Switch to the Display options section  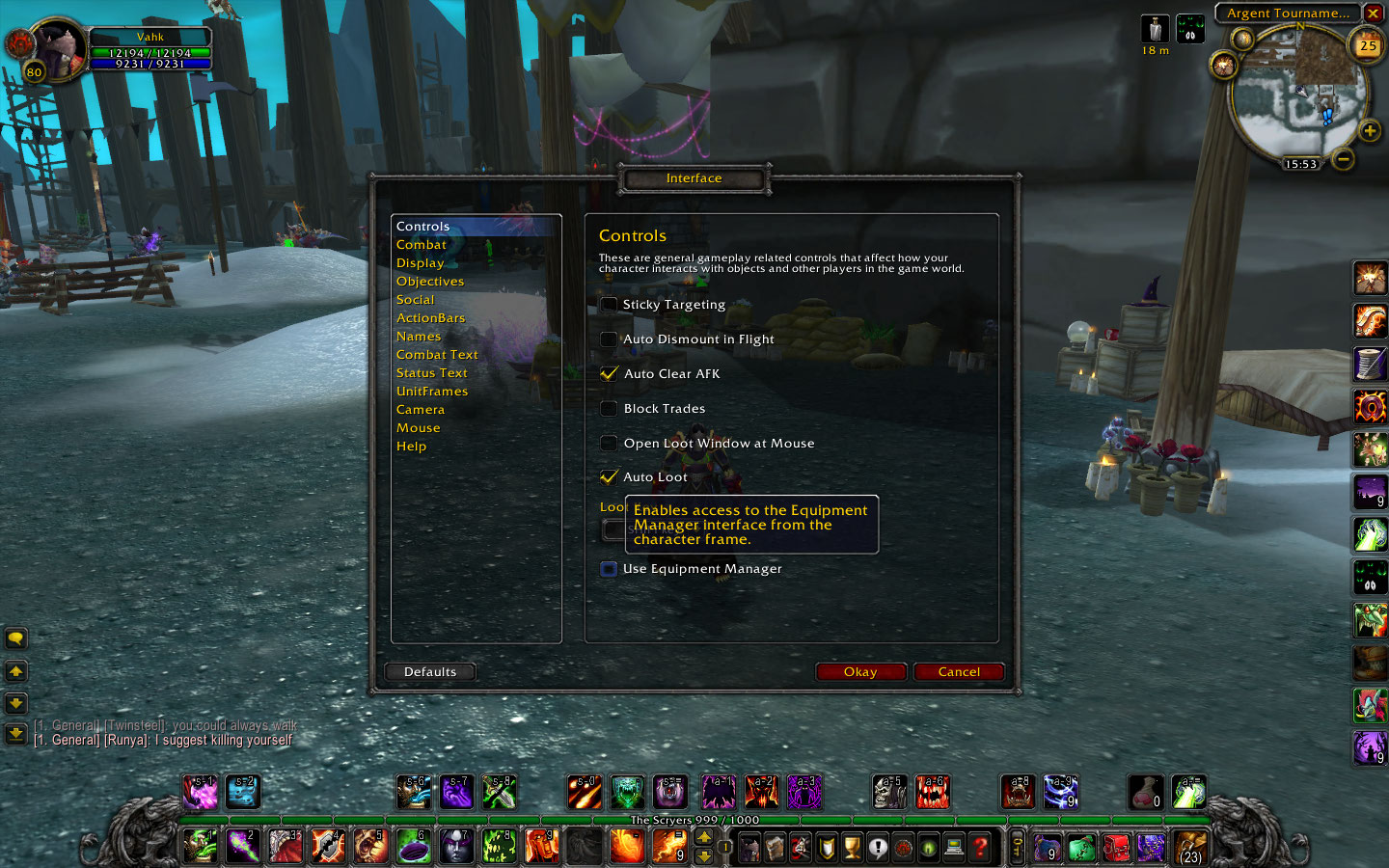pos(421,263)
